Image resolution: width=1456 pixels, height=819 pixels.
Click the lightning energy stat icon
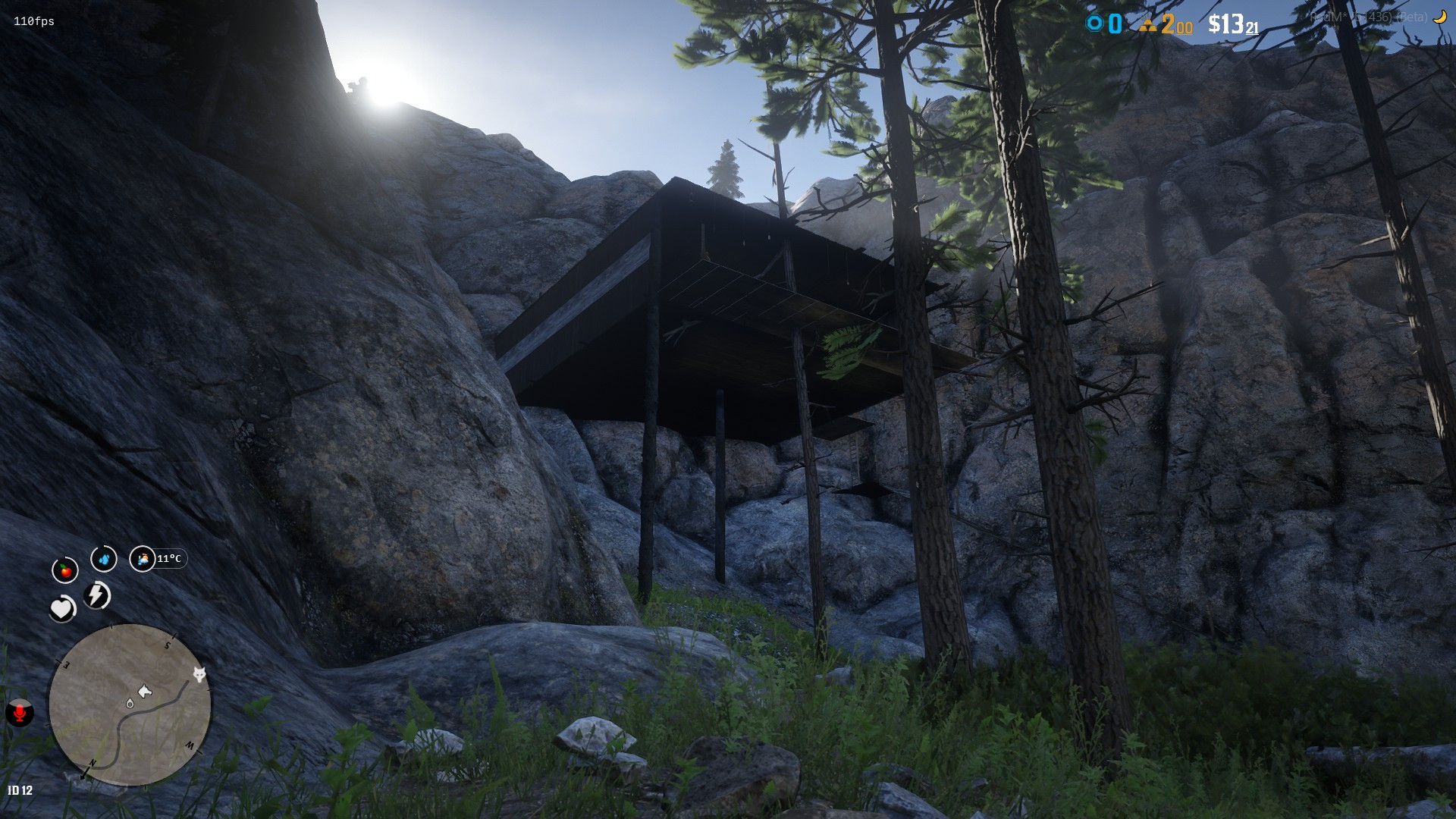[x=96, y=596]
